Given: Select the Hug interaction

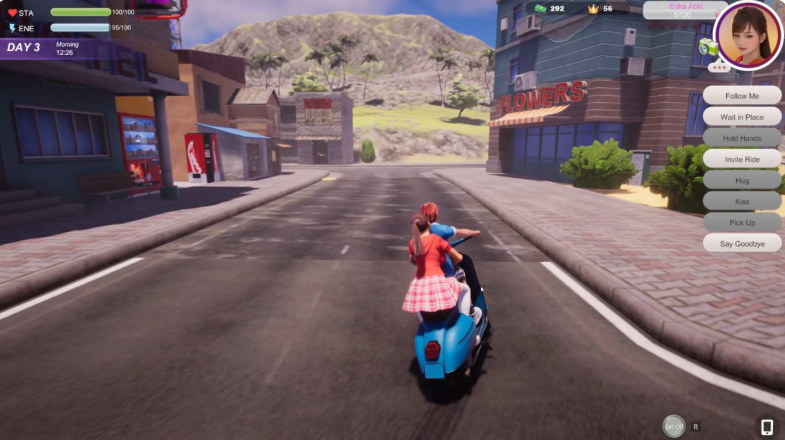Looking at the screenshot, I should click(742, 179).
